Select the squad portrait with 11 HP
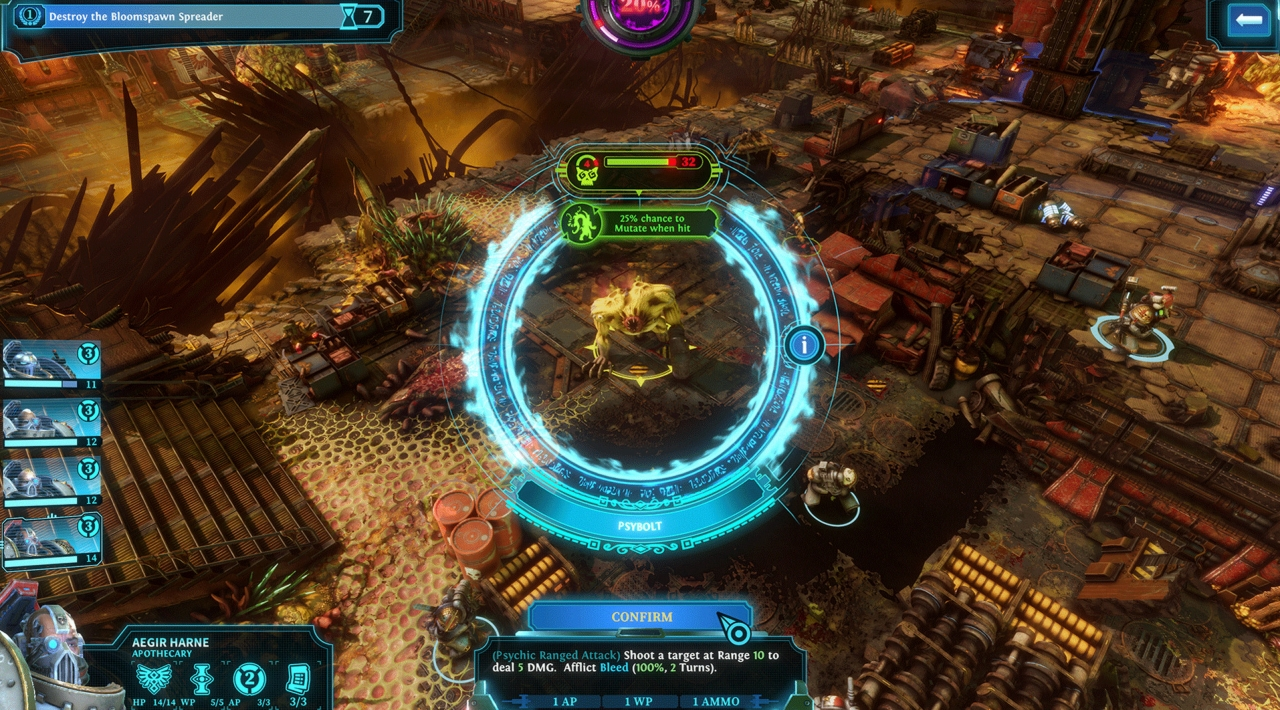This screenshot has height=710, width=1280. point(50,365)
